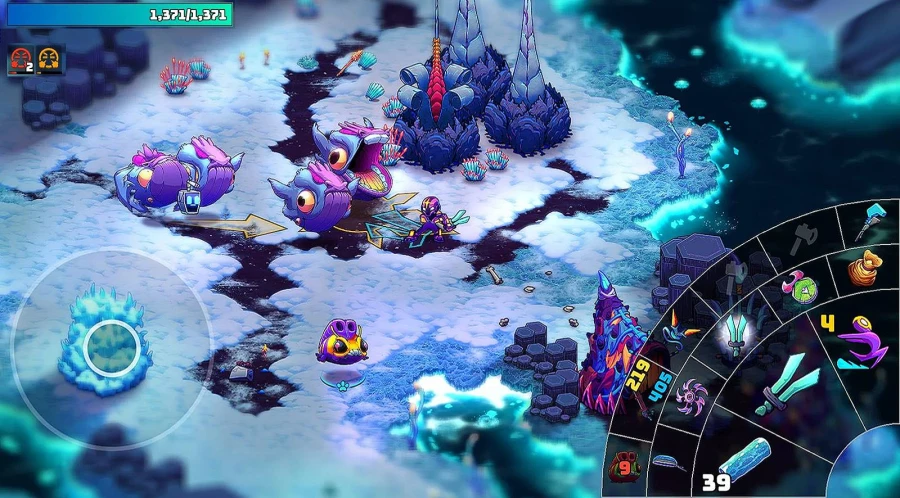Tap the red angry-face buff icon
900x498 pixels.
20,61
